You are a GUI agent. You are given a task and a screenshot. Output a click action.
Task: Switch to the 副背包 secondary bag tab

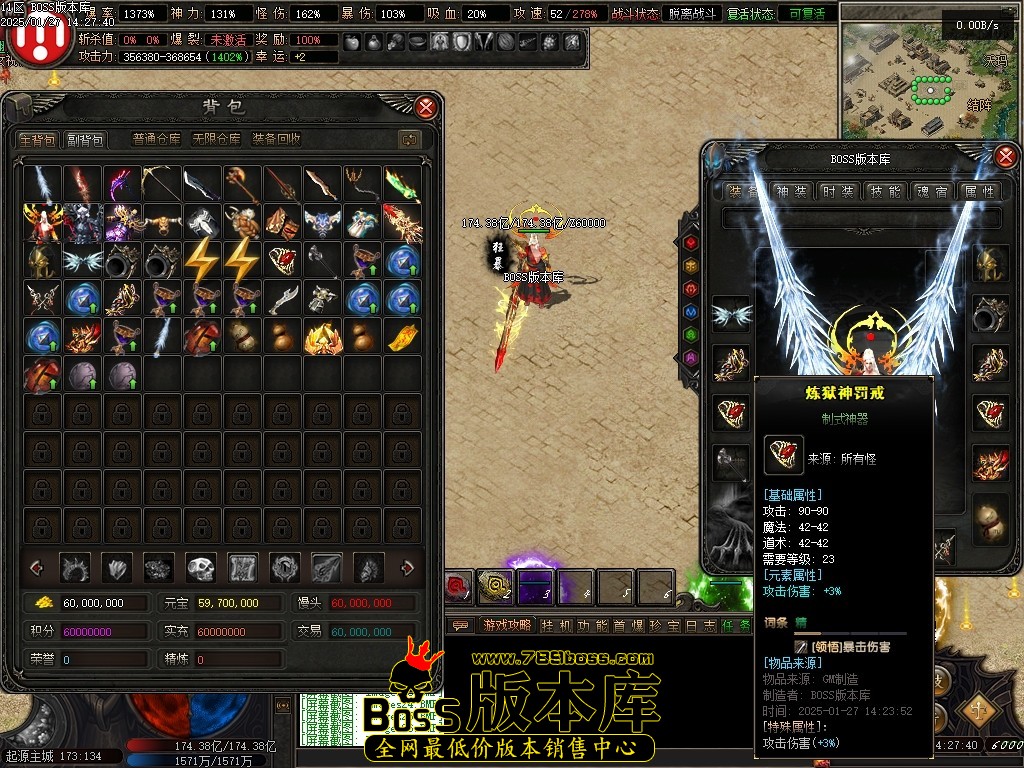pos(85,139)
